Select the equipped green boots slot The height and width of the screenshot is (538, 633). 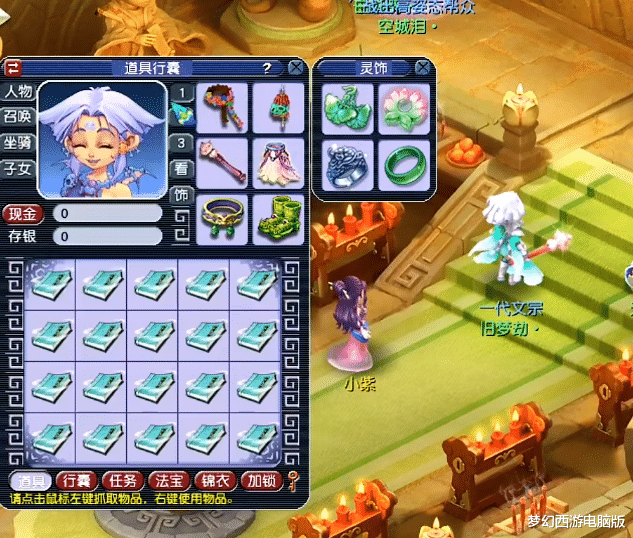pyautogui.click(x=277, y=217)
